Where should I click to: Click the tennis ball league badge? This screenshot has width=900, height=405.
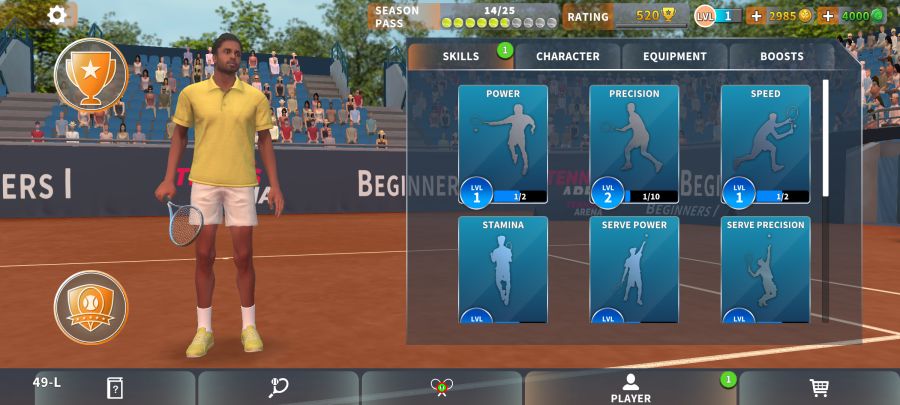pyautogui.click(x=91, y=307)
